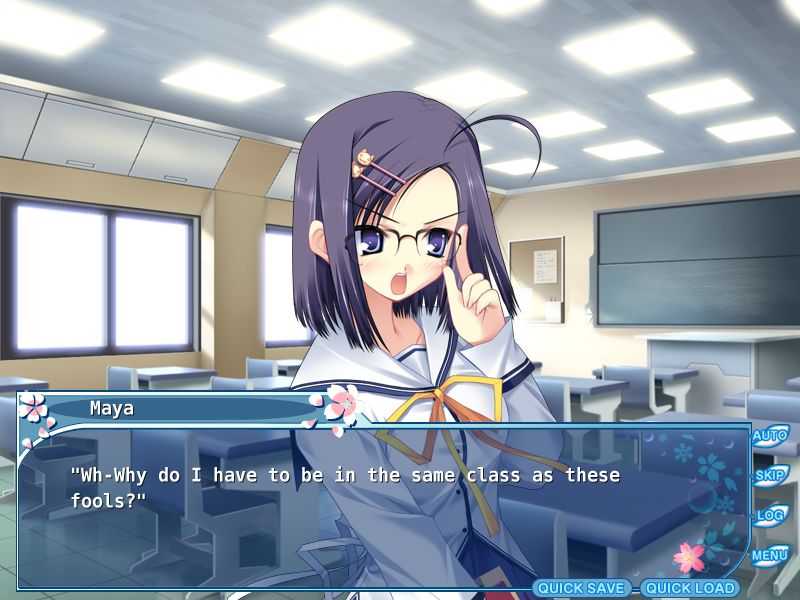Viewport: 800px width, 600px height.
Task: Choose QUICK LOAD button
Action: (690, 588)
